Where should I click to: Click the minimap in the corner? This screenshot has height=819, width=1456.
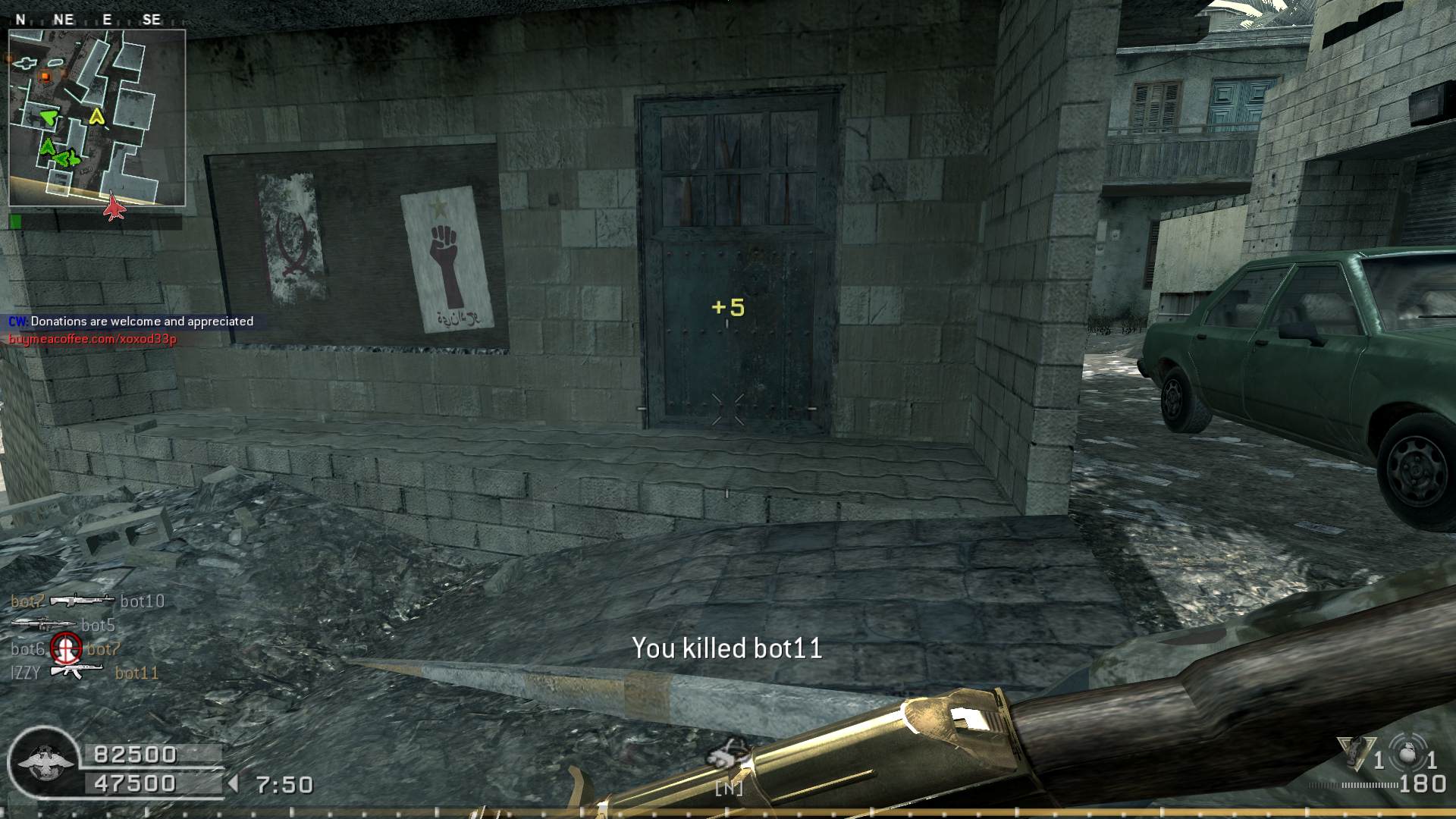click(x=97, y=118)
